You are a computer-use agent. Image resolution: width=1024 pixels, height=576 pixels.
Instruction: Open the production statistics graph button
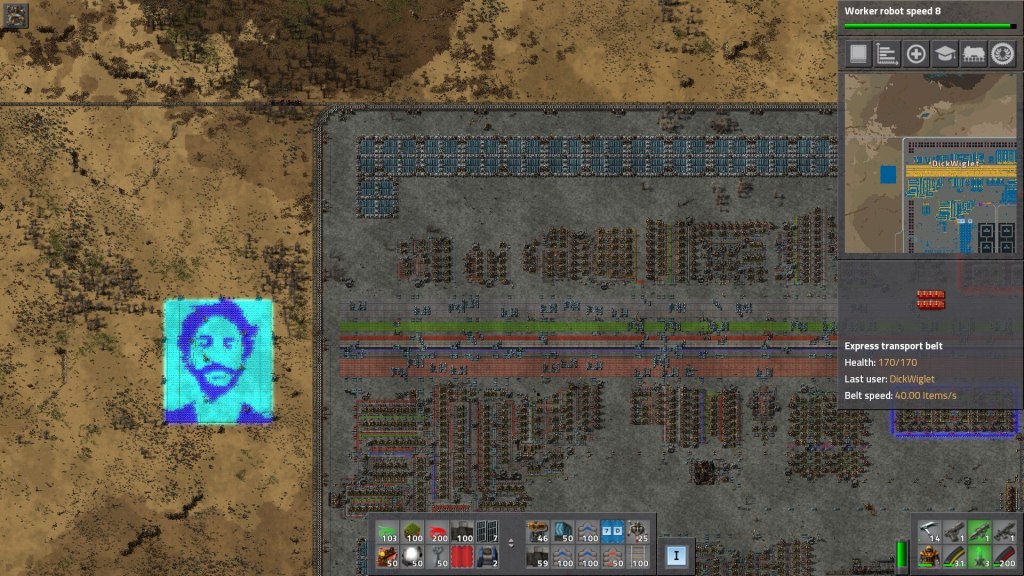click(x=887, y=55)
